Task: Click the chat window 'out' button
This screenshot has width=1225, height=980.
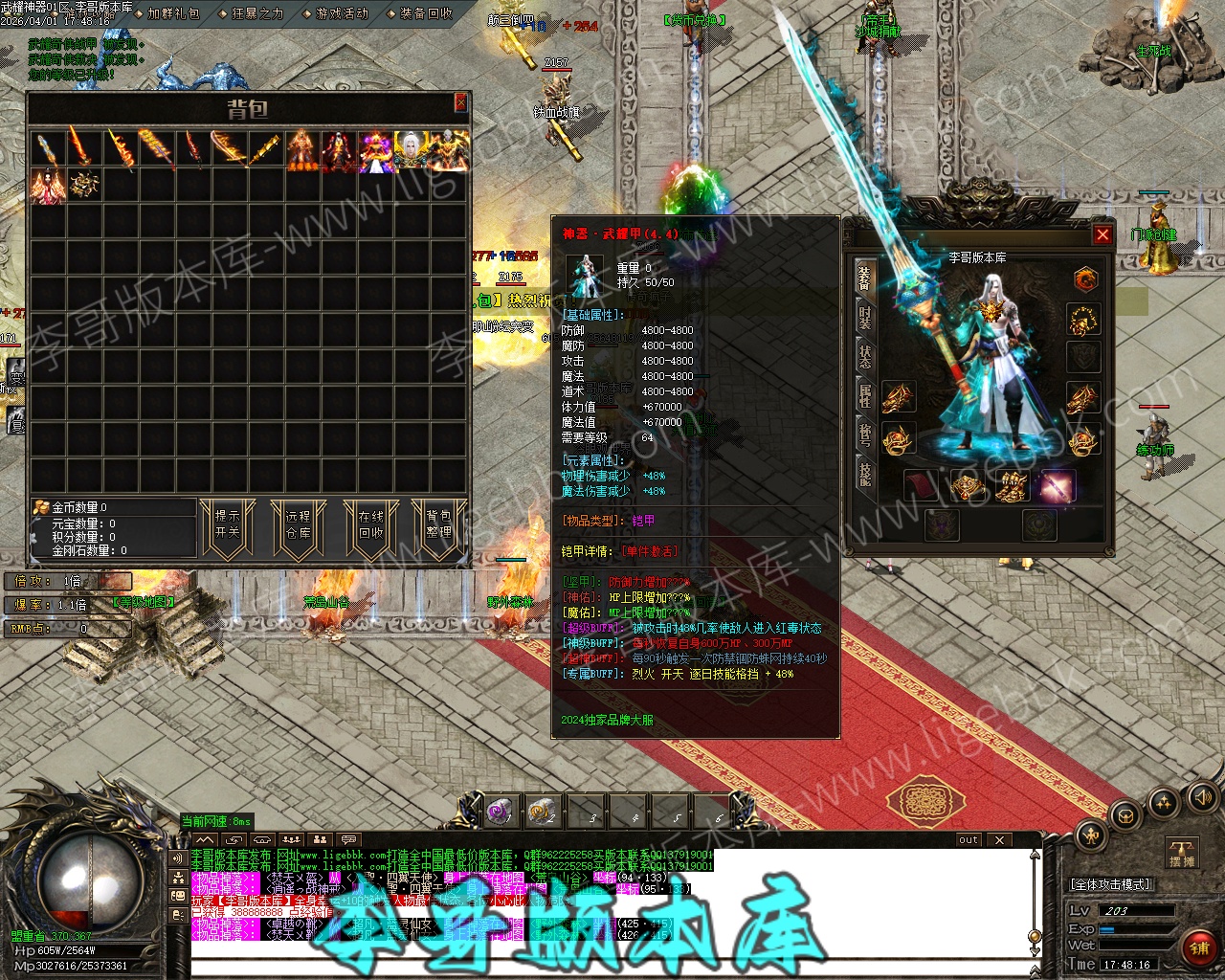Action: point(969,839)
